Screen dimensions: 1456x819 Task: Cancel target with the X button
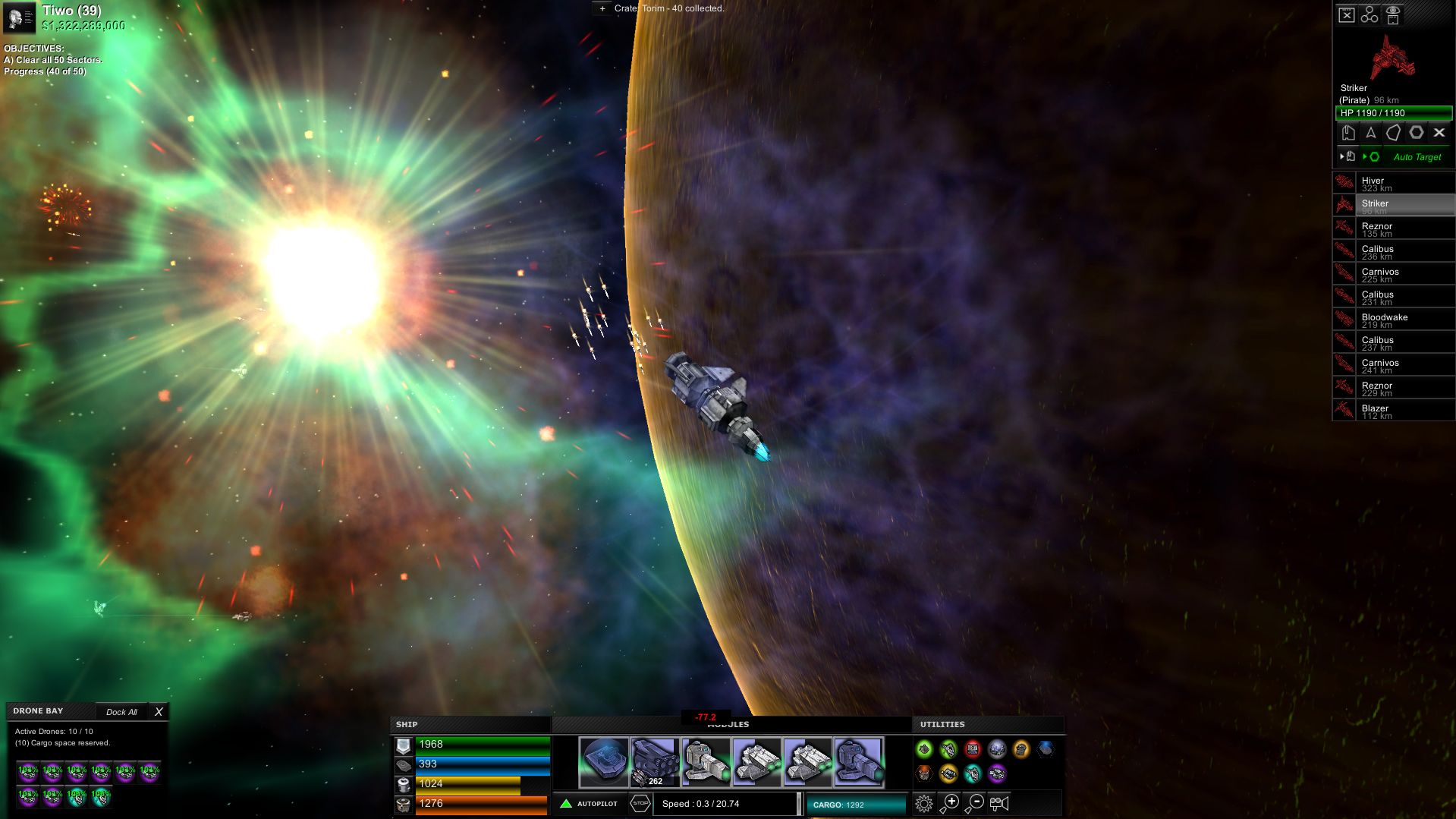1439,133
